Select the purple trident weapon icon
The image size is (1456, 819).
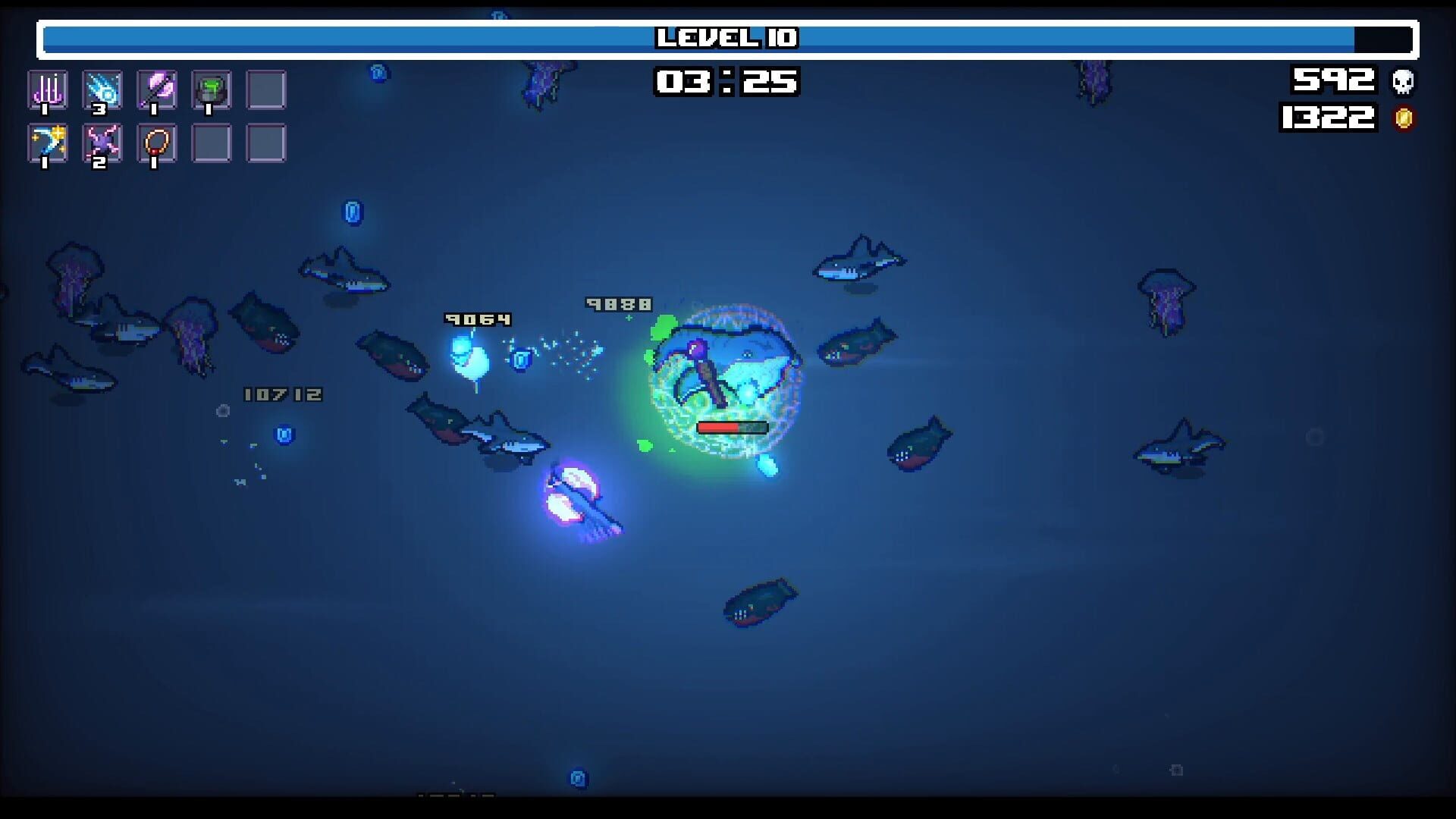[x=47, y=89]
